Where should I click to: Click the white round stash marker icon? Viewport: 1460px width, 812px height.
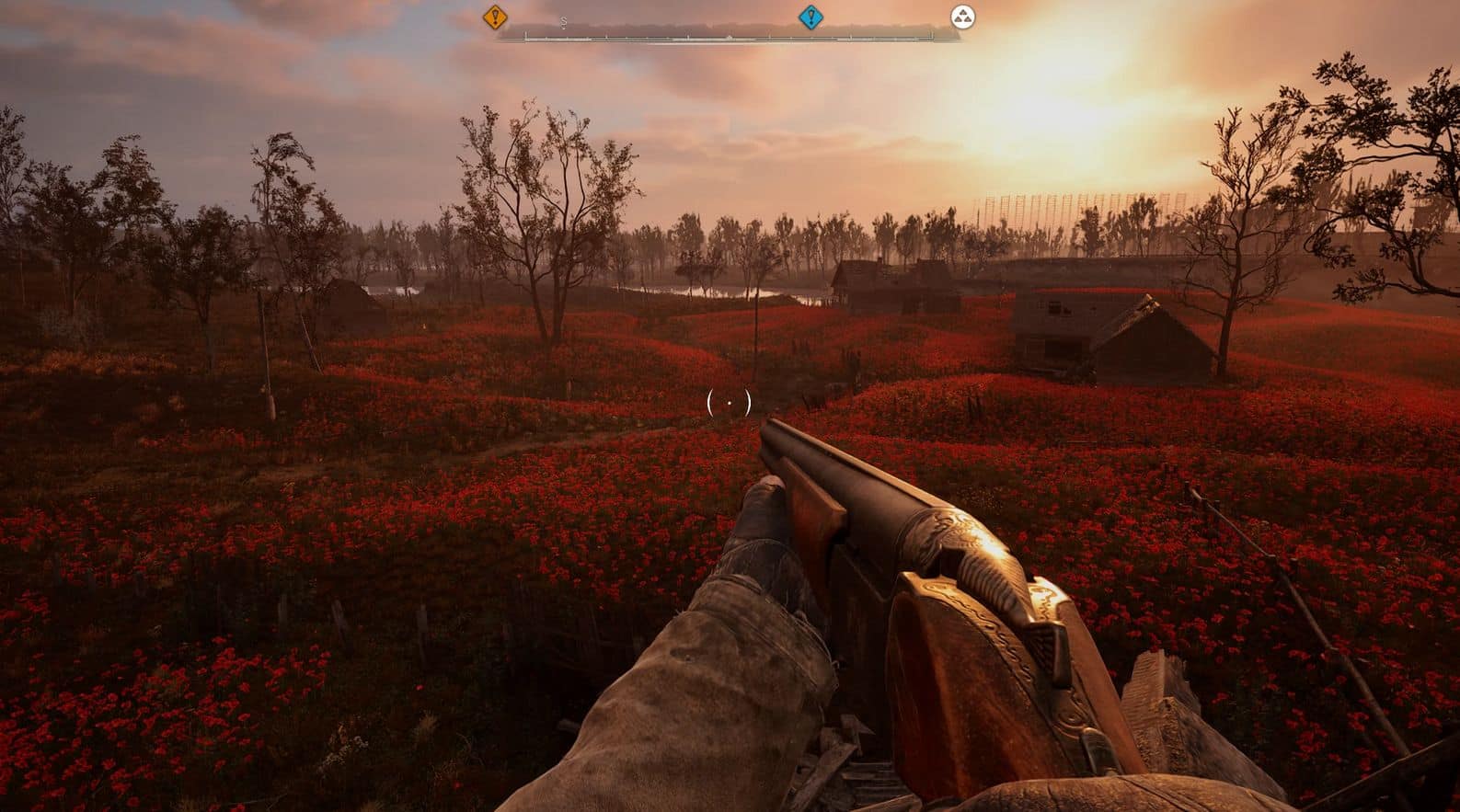(x=962, y=17)
